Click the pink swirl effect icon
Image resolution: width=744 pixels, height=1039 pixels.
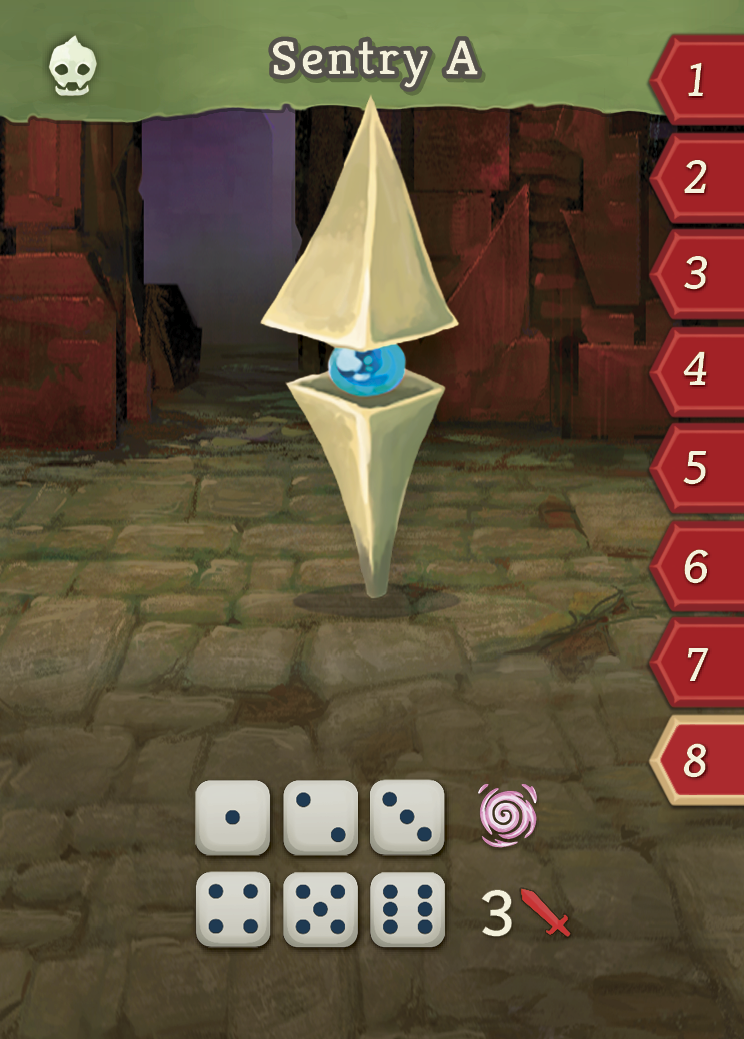[507, 815]
